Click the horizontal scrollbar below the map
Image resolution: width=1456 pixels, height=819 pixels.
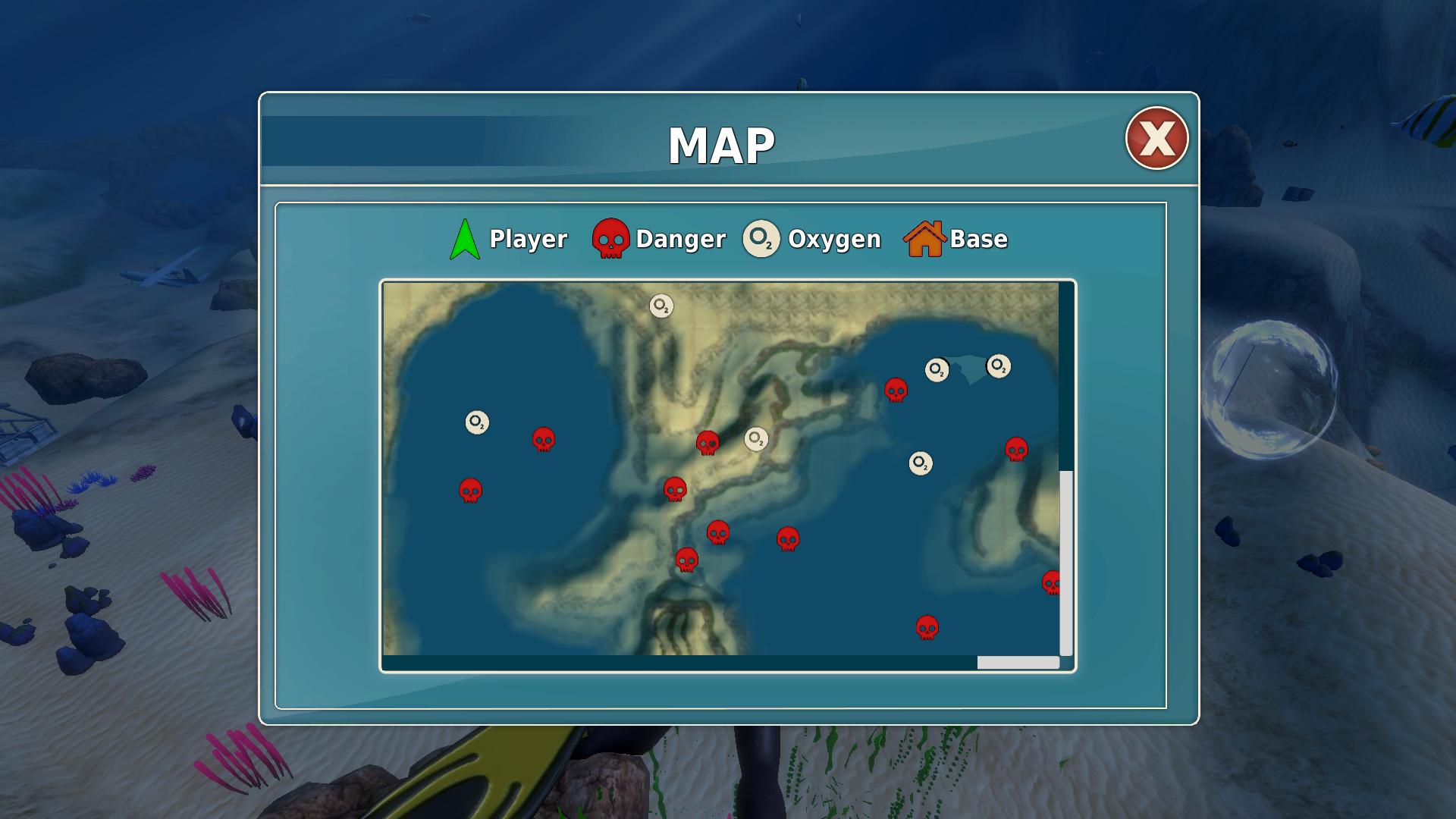click(1017, 662)
